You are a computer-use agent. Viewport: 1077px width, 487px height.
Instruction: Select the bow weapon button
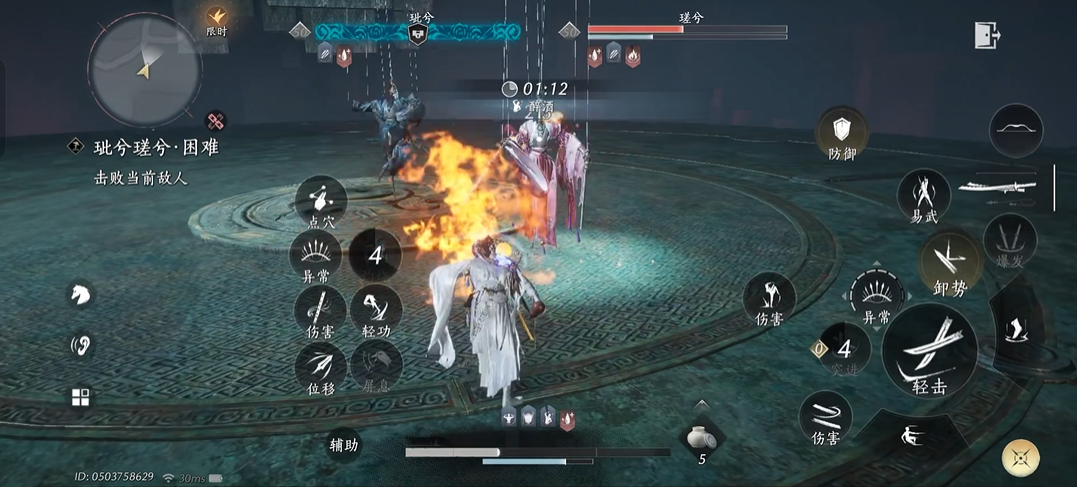point(1016,130)
